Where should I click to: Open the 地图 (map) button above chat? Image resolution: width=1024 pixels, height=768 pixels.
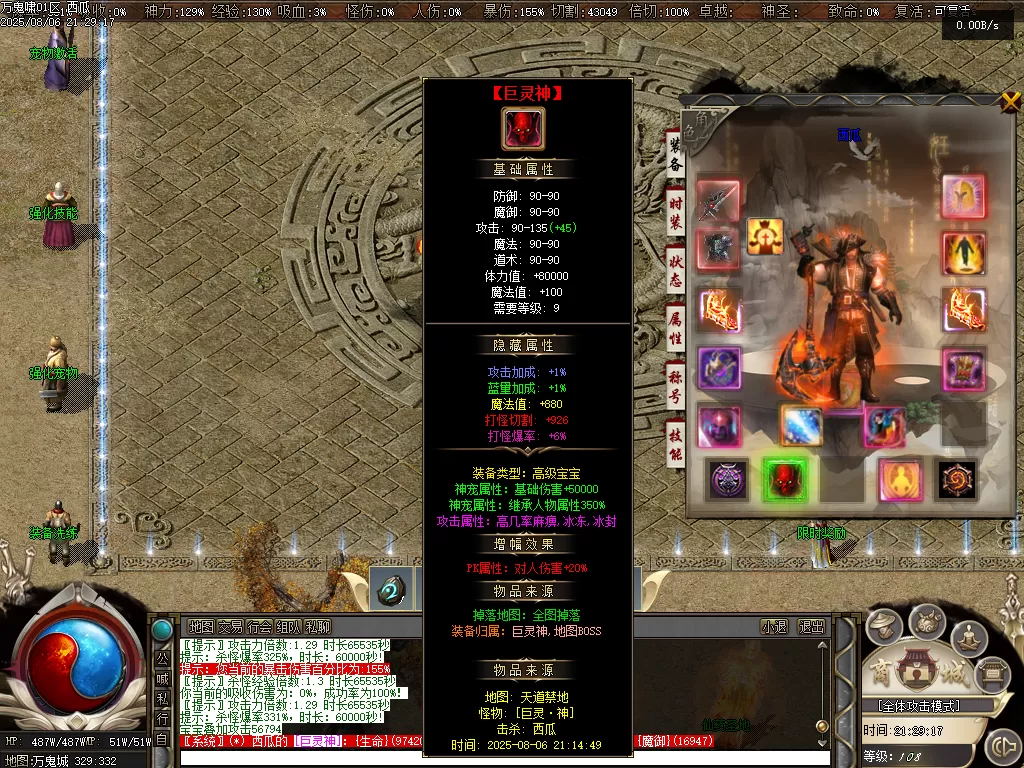(x=201, y=627)
